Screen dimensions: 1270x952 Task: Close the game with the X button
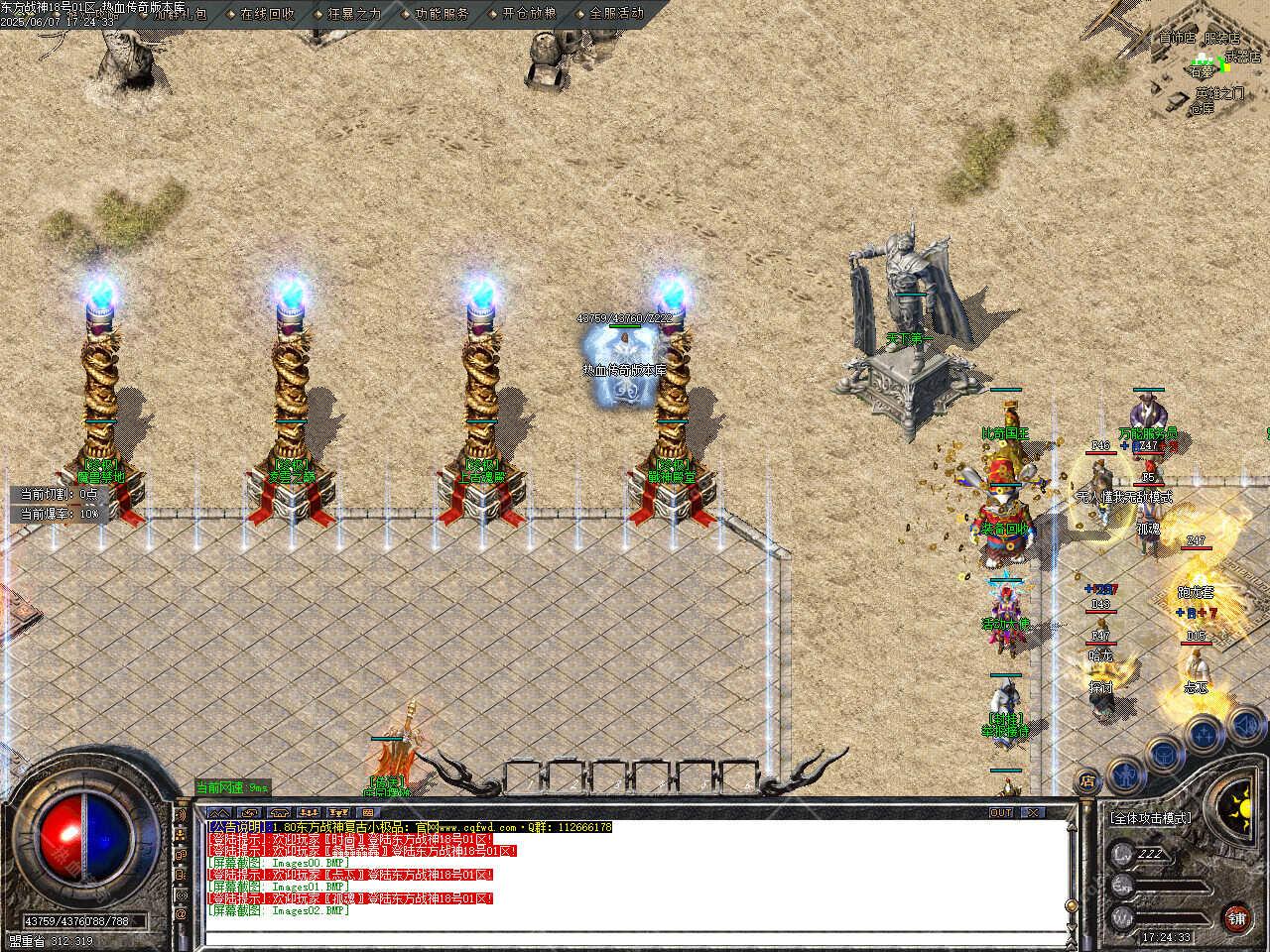(x=1033, y=812)
